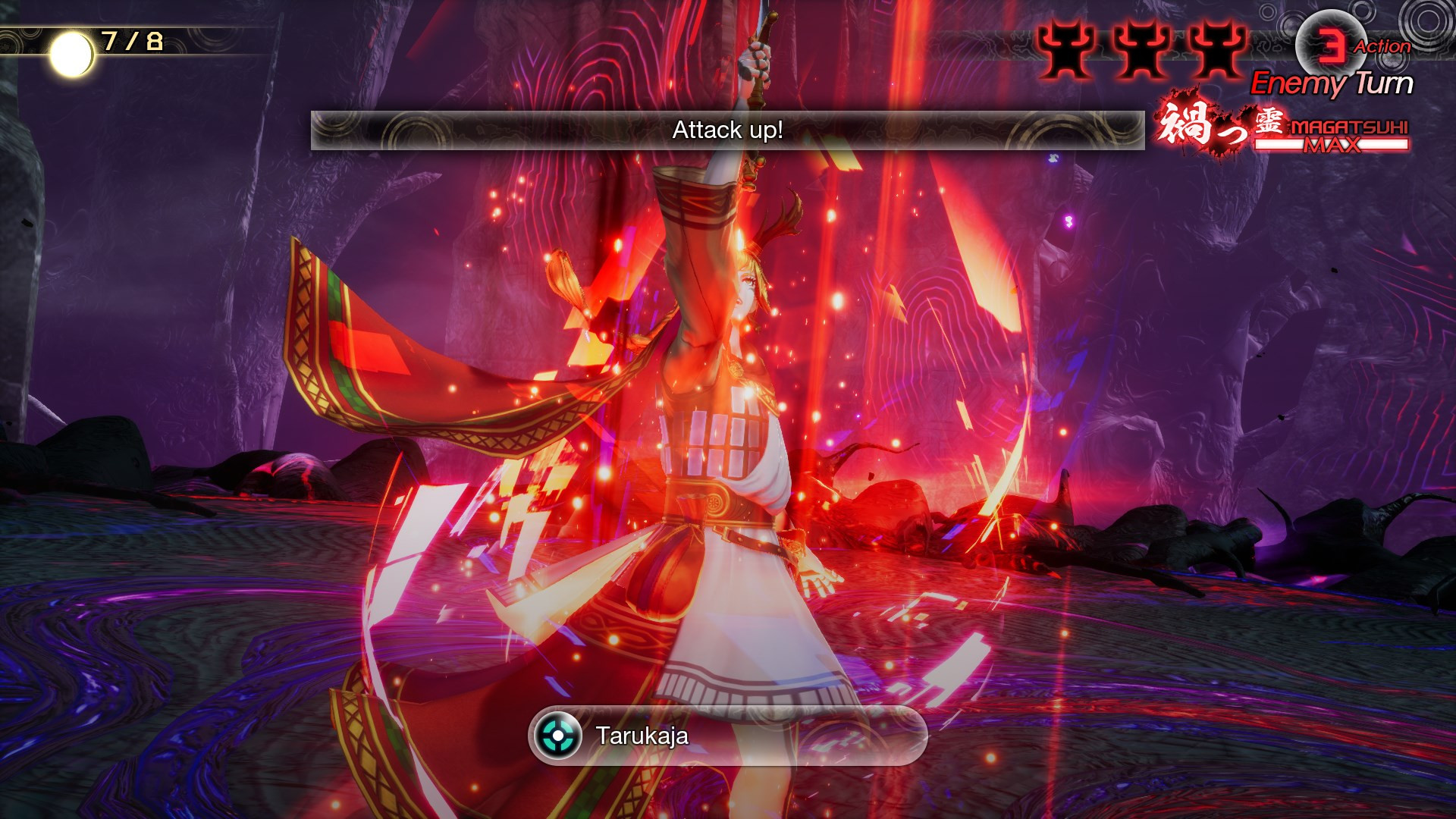Select the Attack up! notification bar

[728, 130]
